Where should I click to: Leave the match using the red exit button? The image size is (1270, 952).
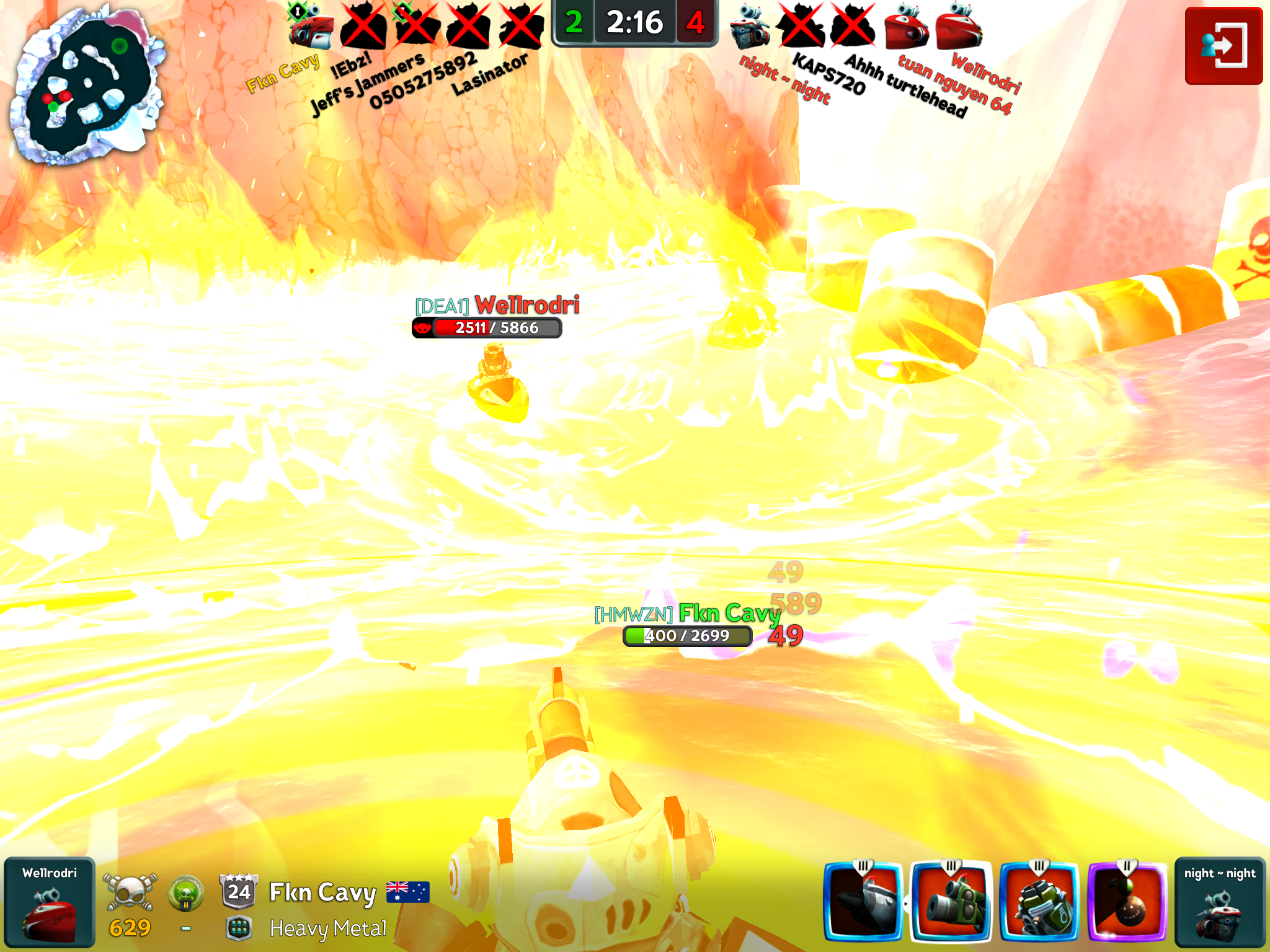1223,46
